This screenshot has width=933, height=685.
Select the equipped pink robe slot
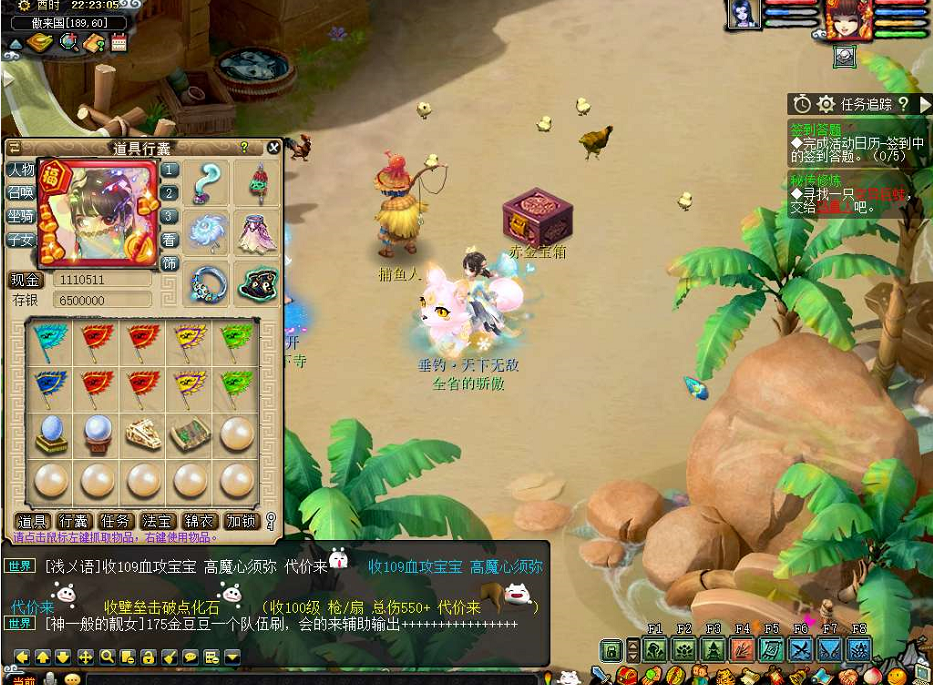[x=257, y=234]
